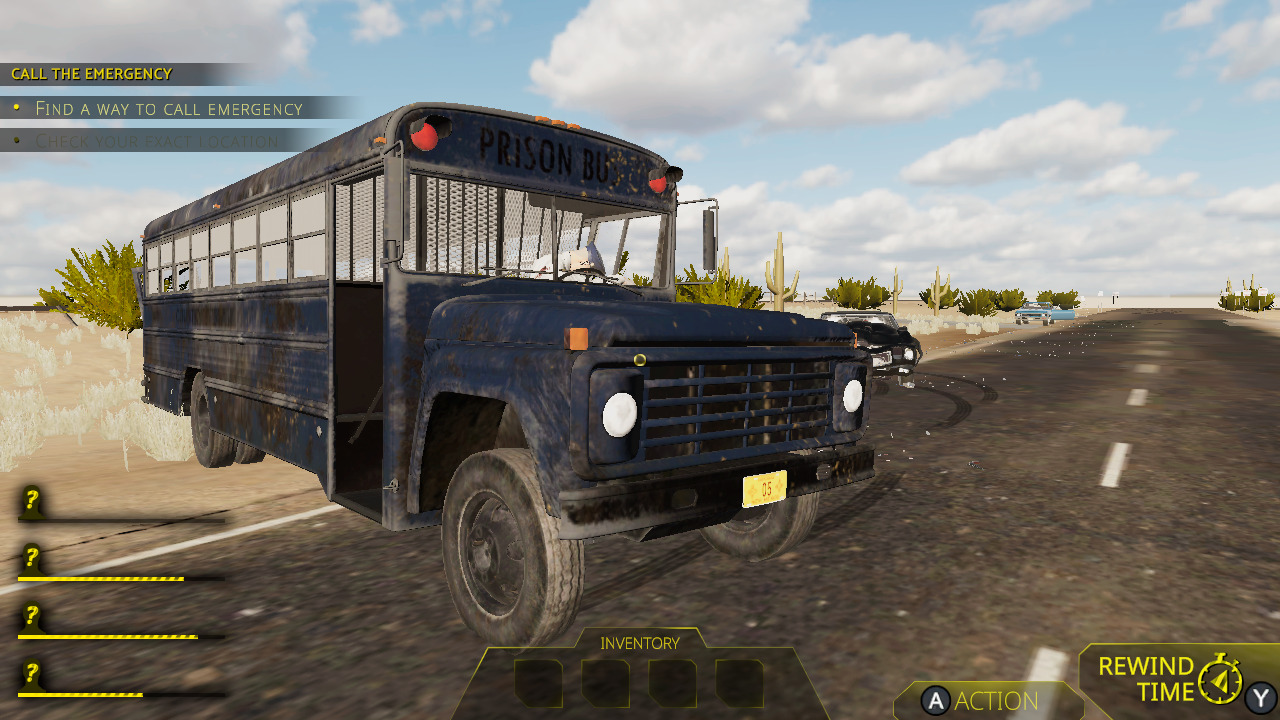Select the first empty inventory slot
The image size is (1280, 720).
coord(538,683)
